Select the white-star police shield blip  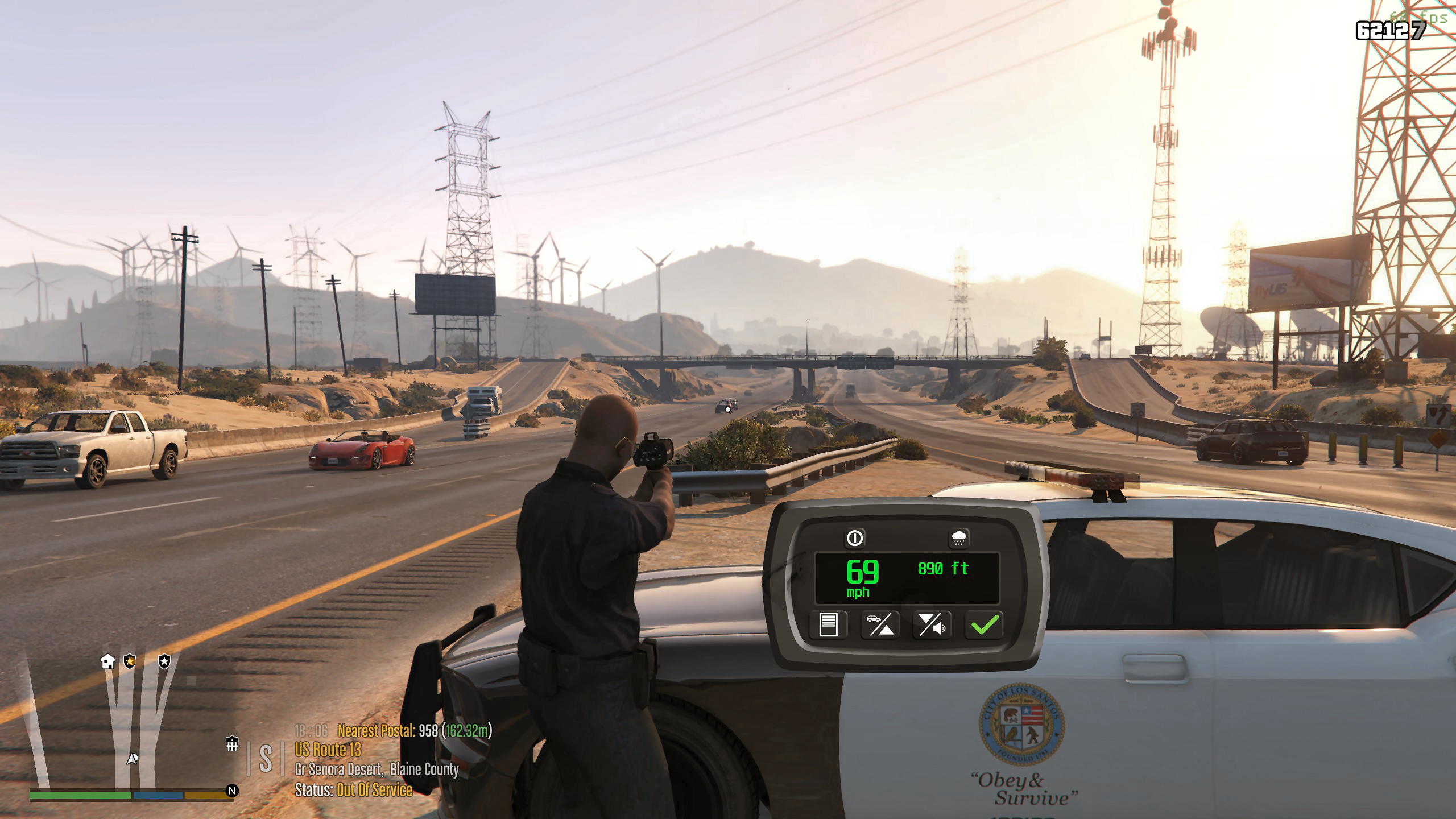point(164,661)
